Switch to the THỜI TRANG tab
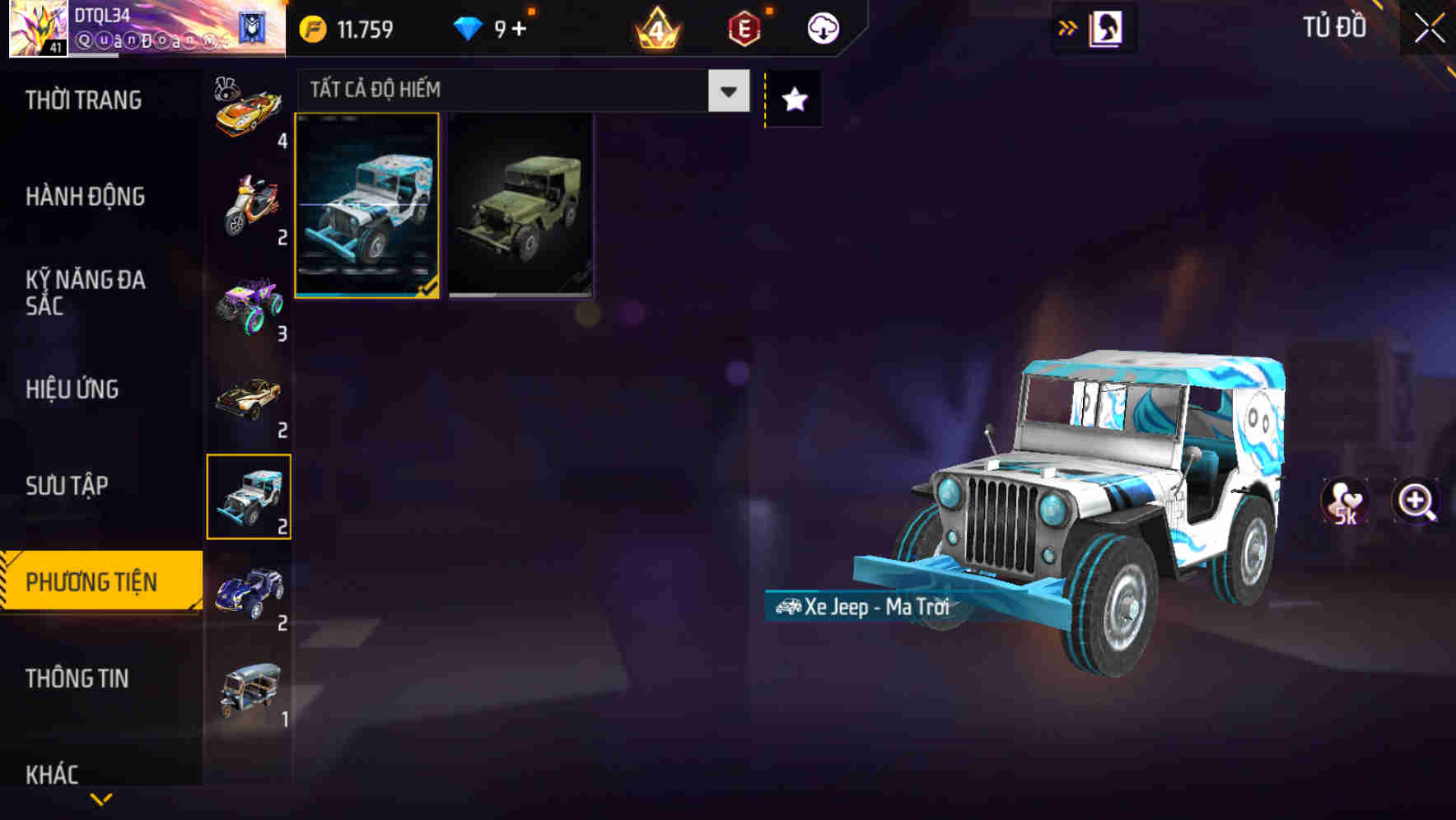Screen dimensions: 1456x820 (86, 100)
